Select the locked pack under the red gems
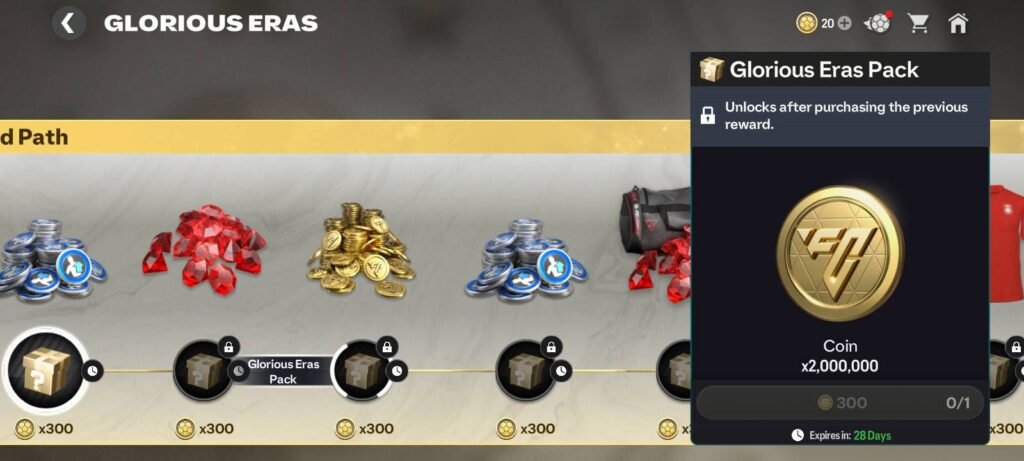The image size is (1024, 461). (205, 370)
